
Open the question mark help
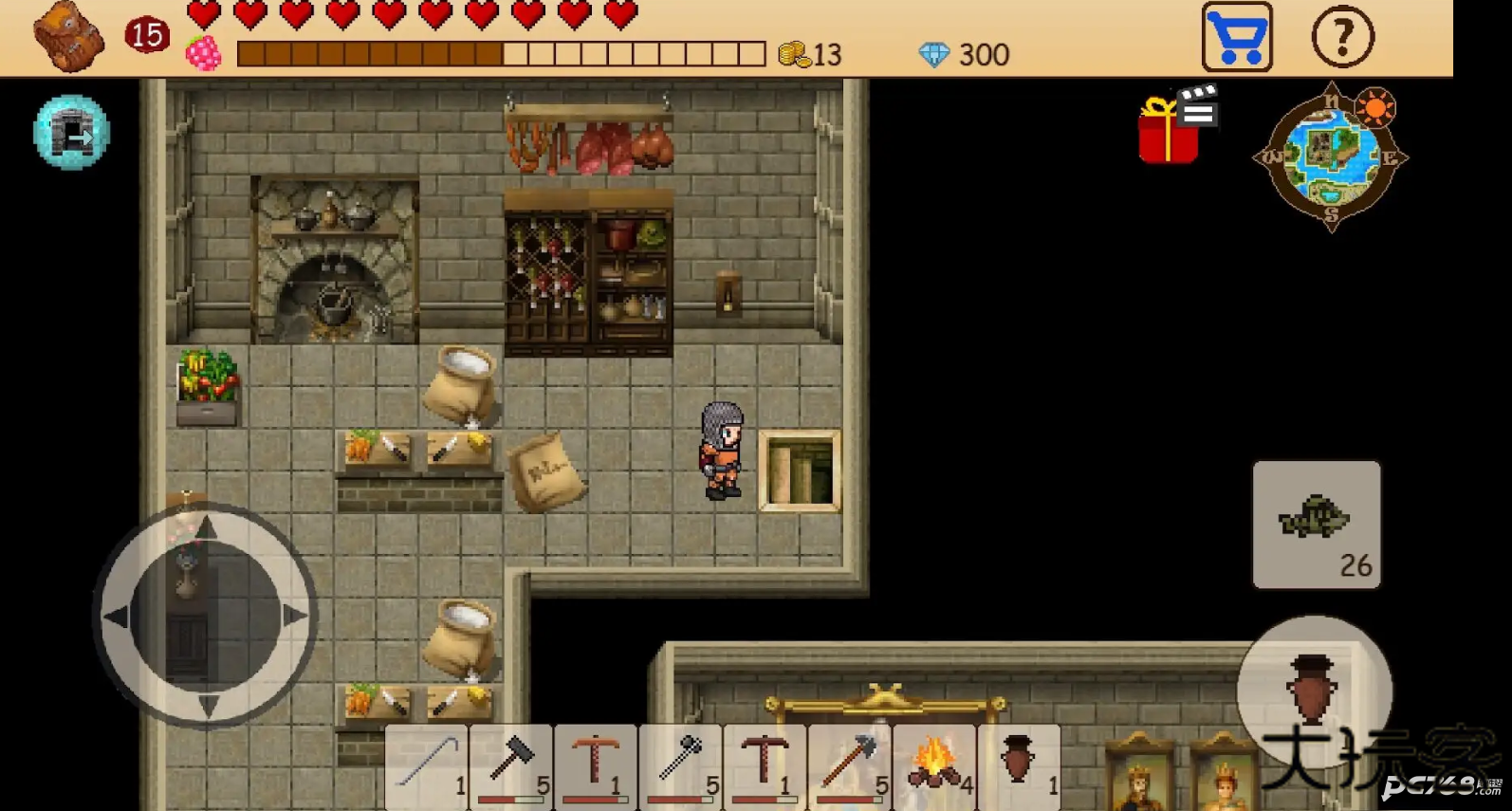1342,38
